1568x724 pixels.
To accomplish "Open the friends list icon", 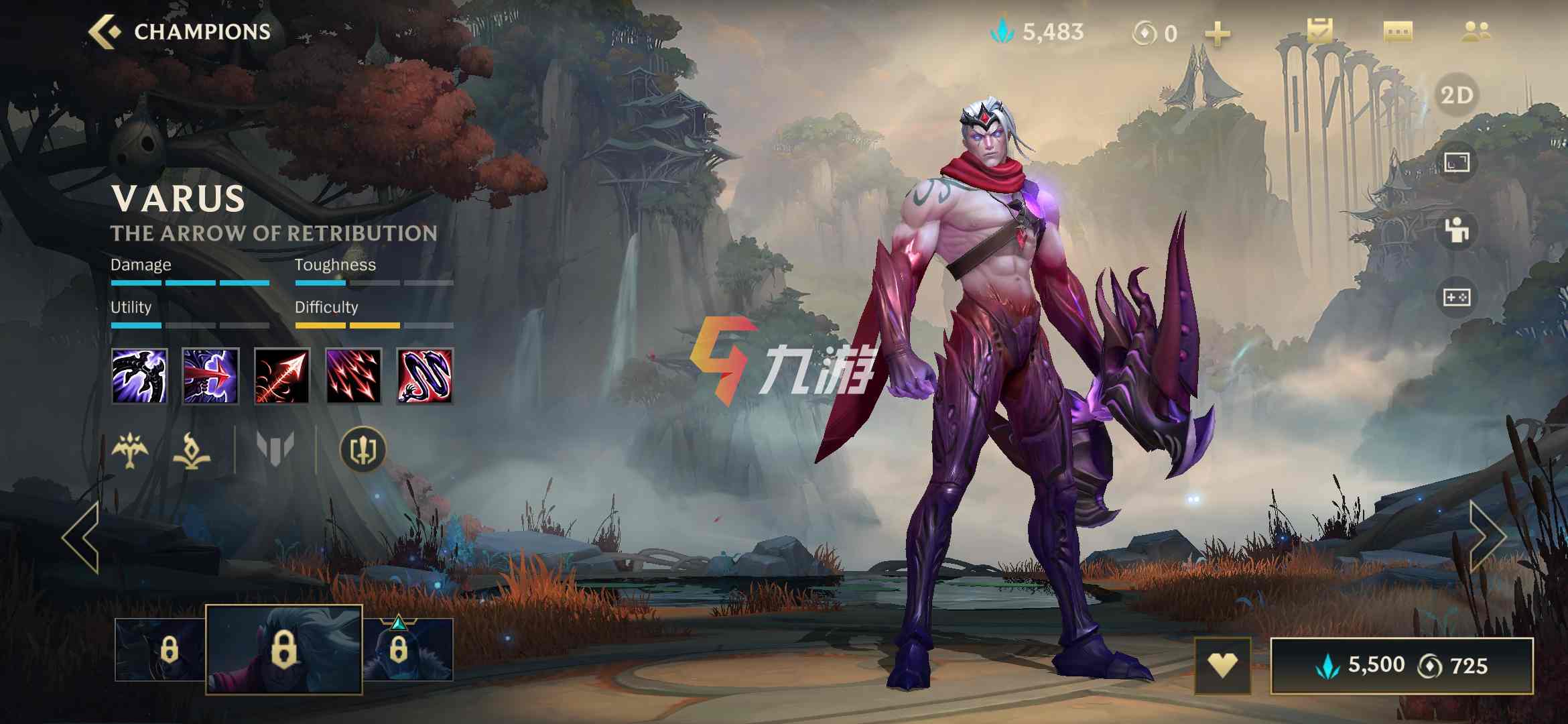I will 1476,32.
